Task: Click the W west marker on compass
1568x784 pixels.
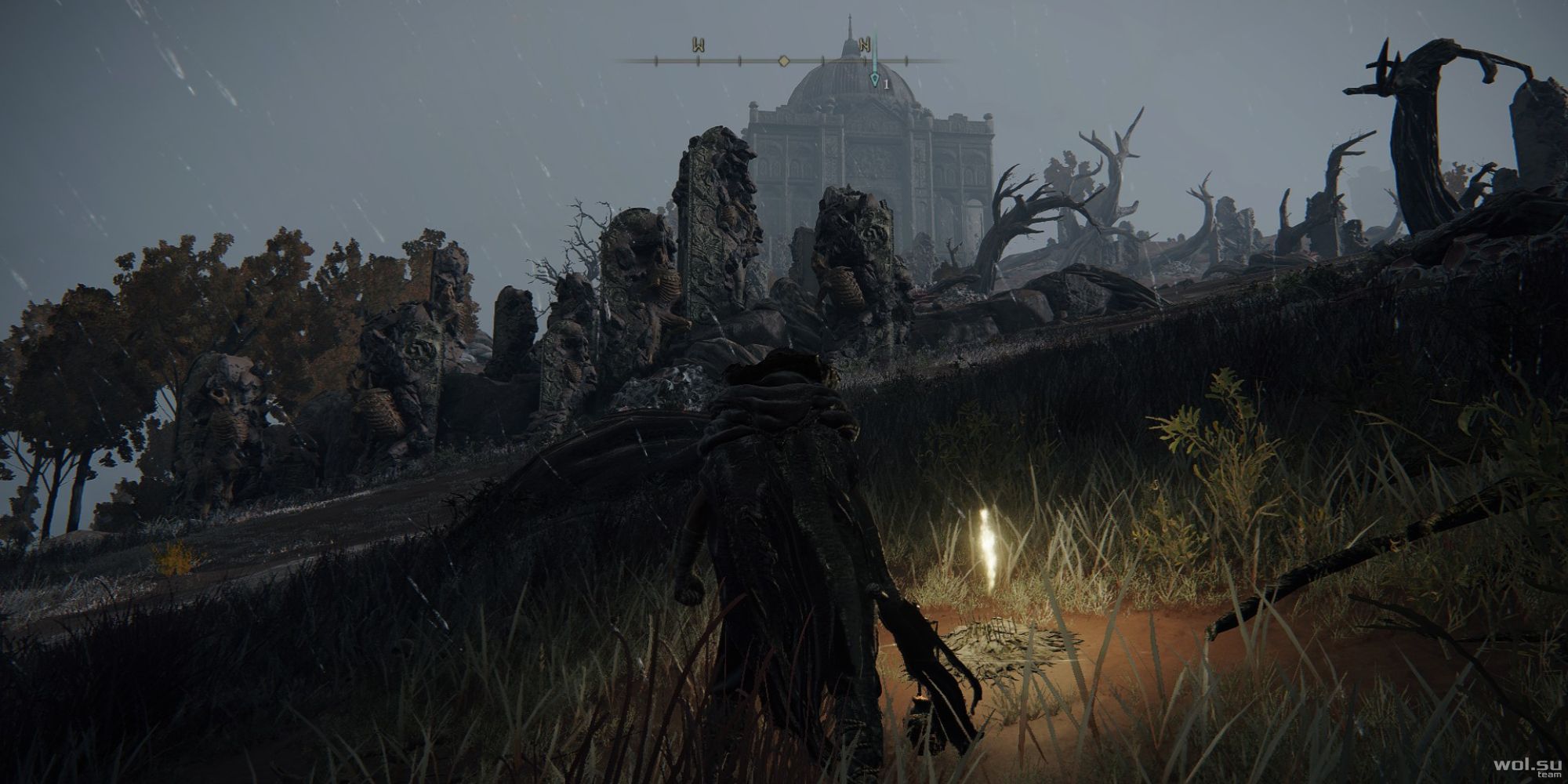Action: tap(697, 45)
